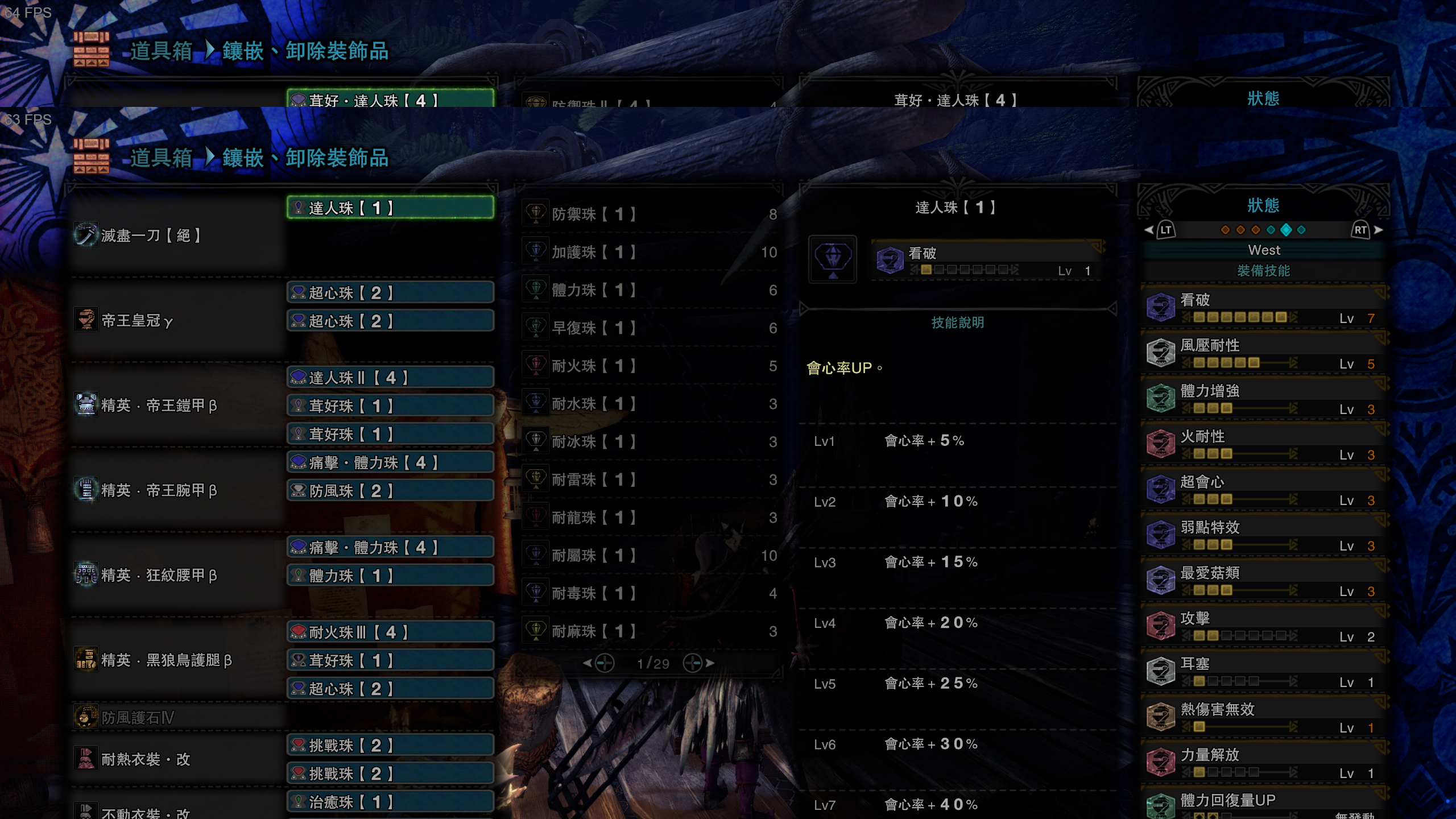Select the 耐火珠III【4】 slot

click(x=390, y=632)
